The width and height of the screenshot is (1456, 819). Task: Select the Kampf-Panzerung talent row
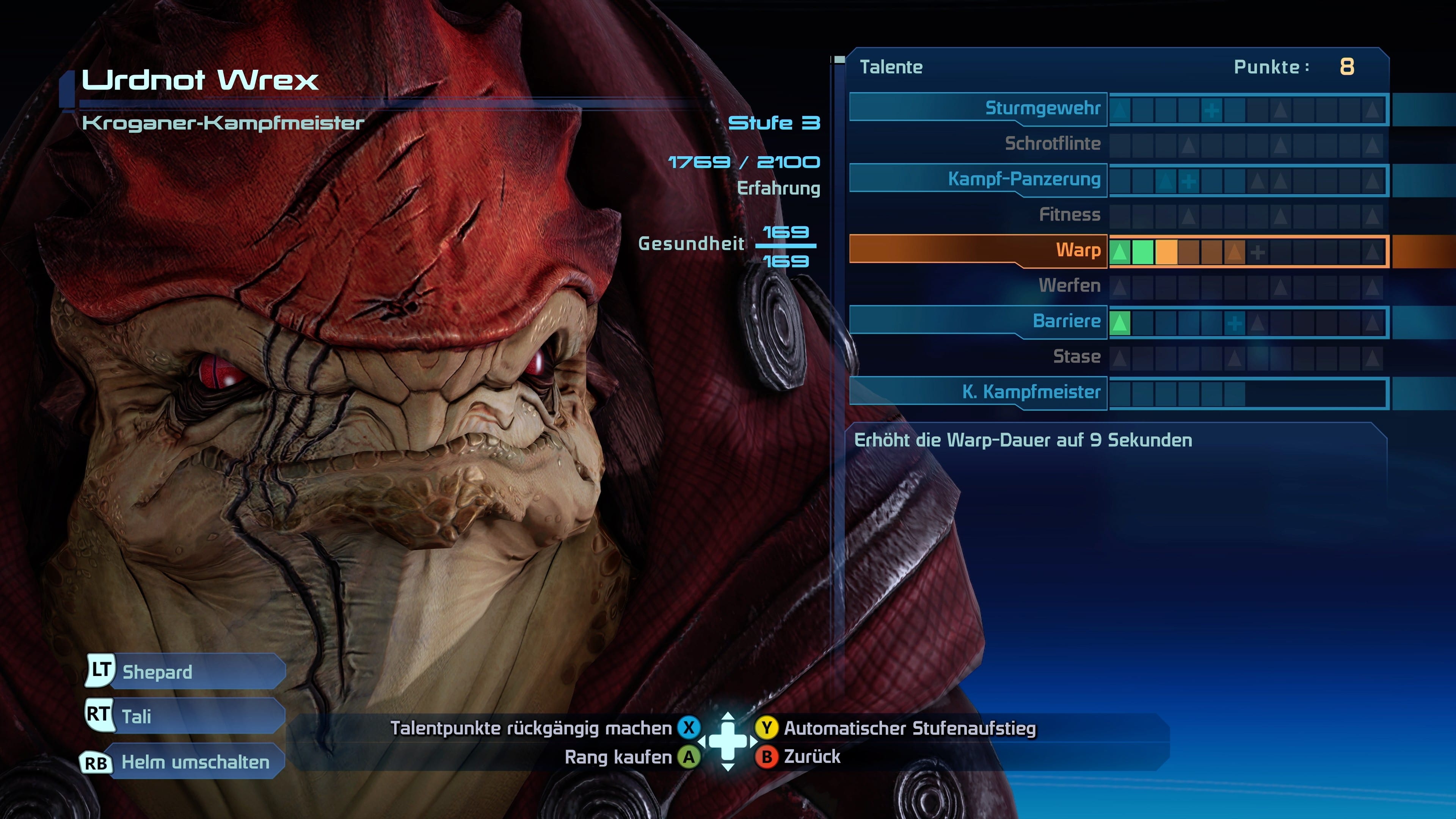(1024, 179)
